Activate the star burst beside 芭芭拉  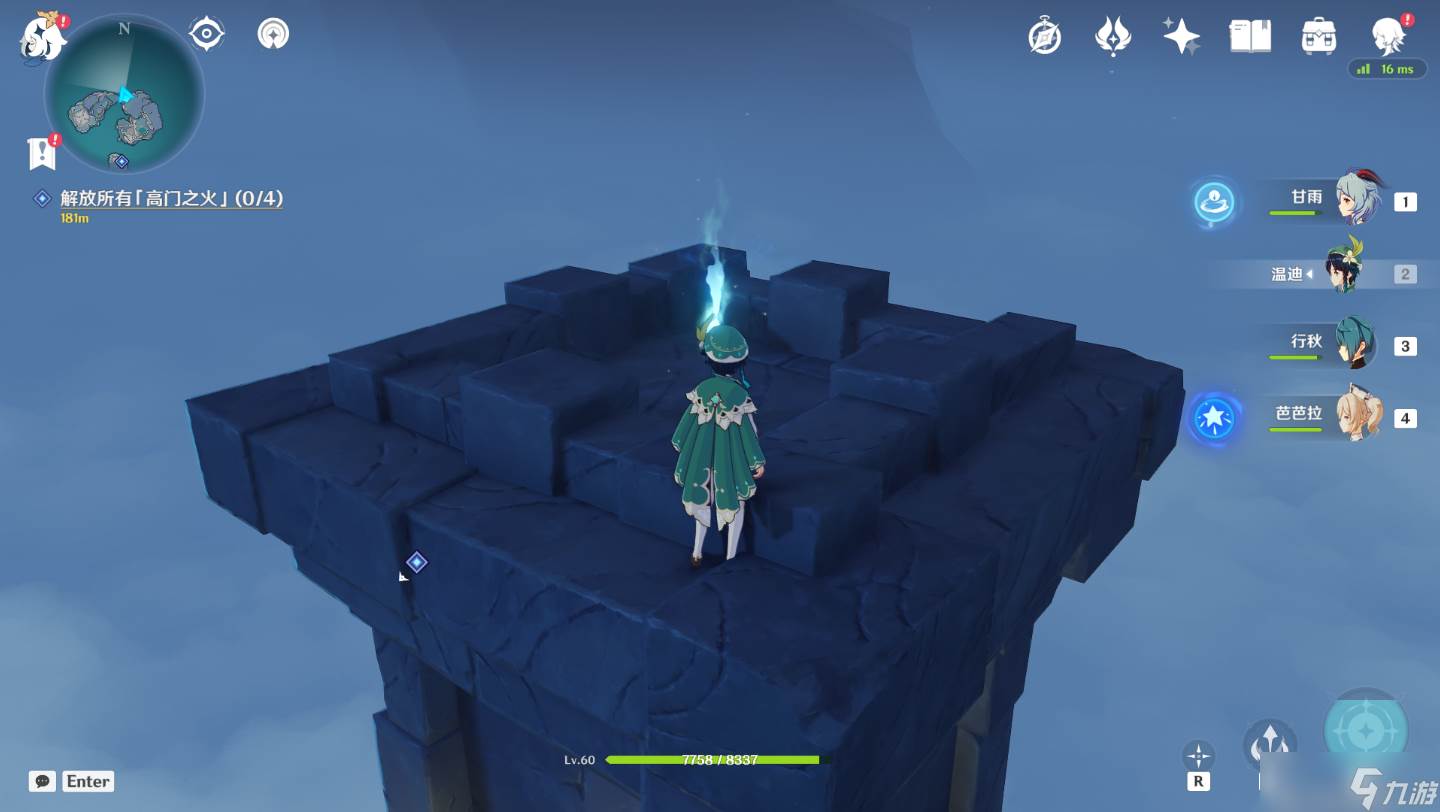coord(1215,418)
